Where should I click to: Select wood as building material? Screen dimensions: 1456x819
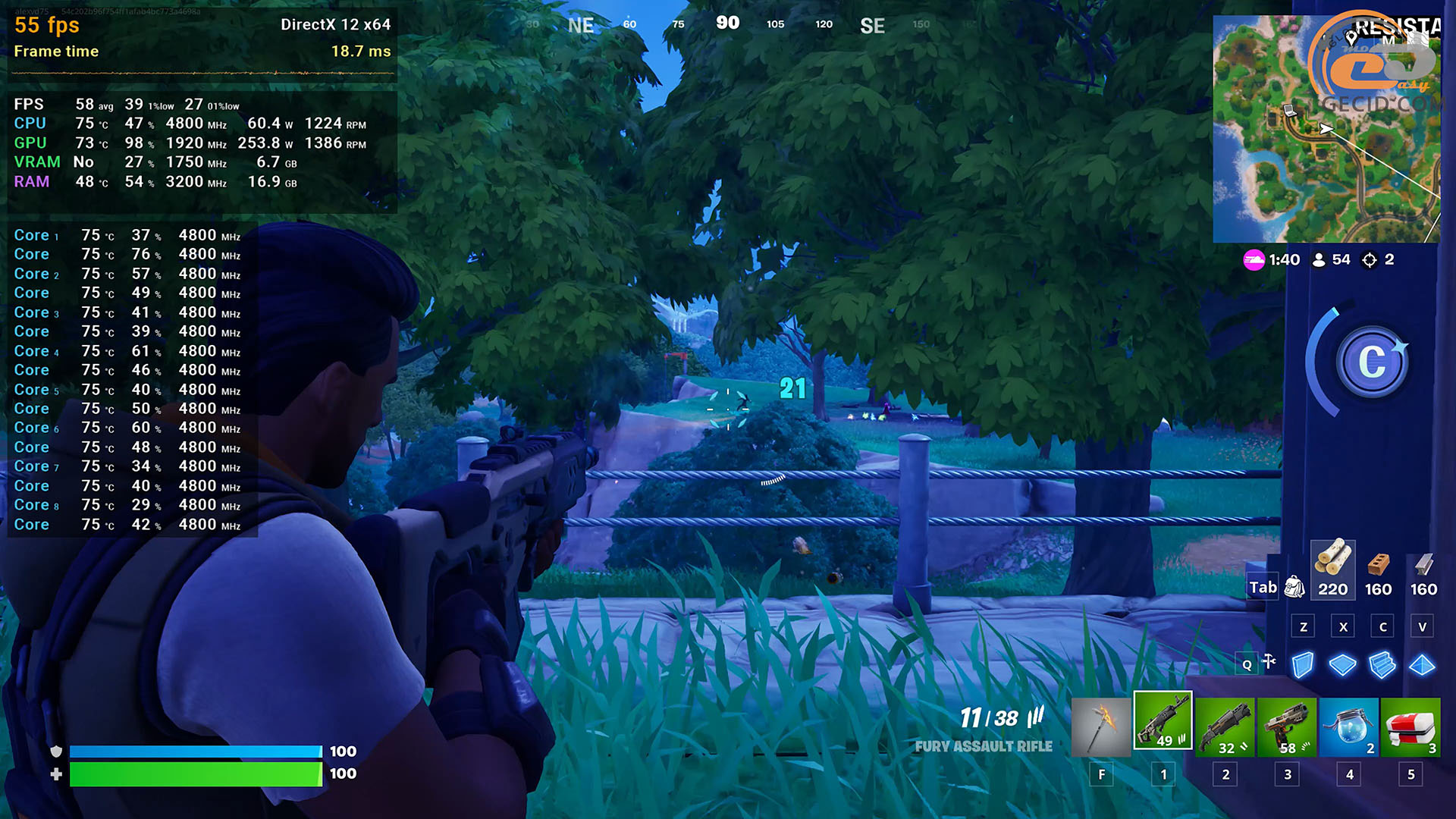point(1332,569)
